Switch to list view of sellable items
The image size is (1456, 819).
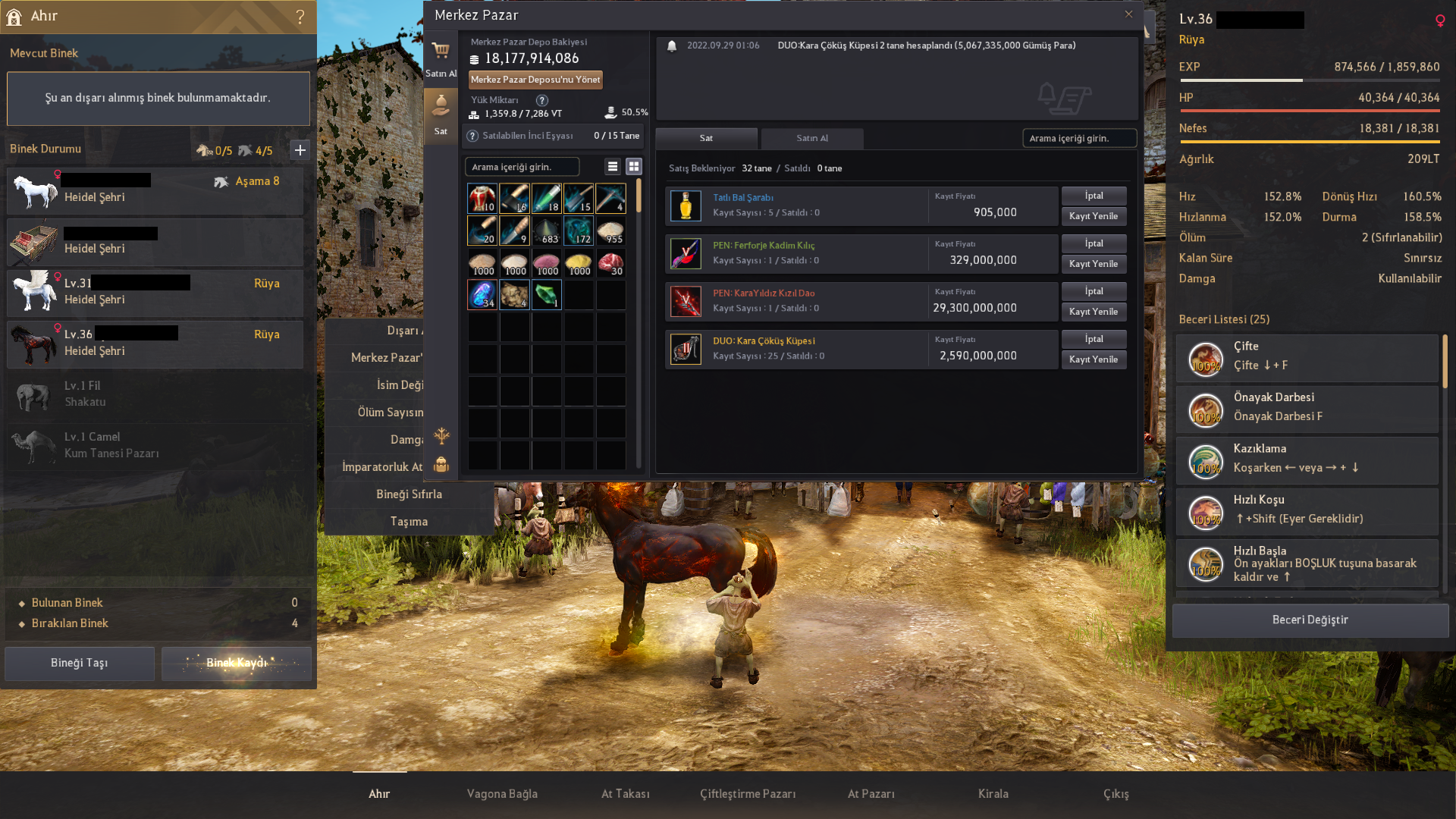coord(612,166)
